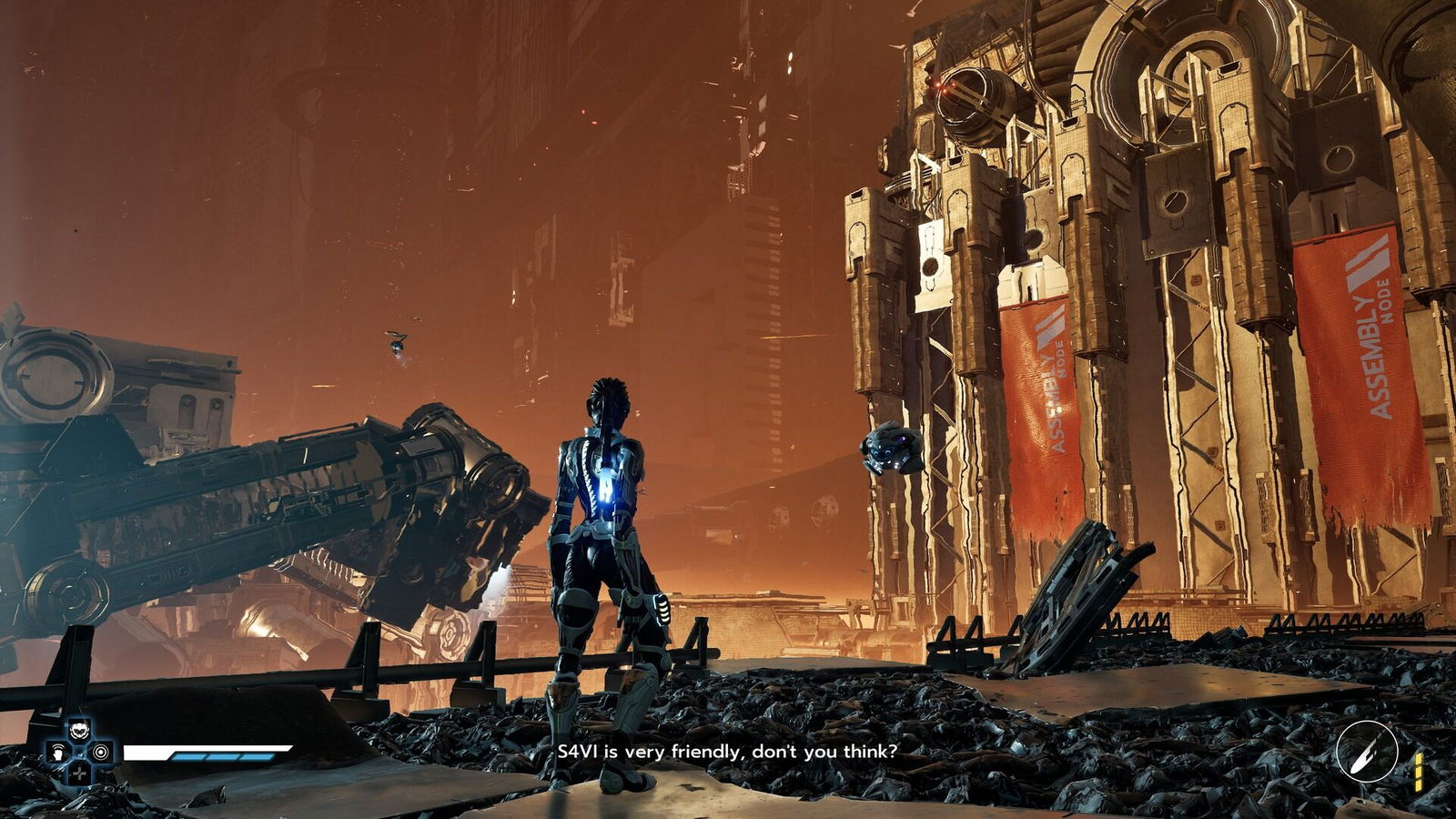The image size is (1456, 819).
Task: Choose the plus-shaped heal slot icon
Action: point(80,773)
